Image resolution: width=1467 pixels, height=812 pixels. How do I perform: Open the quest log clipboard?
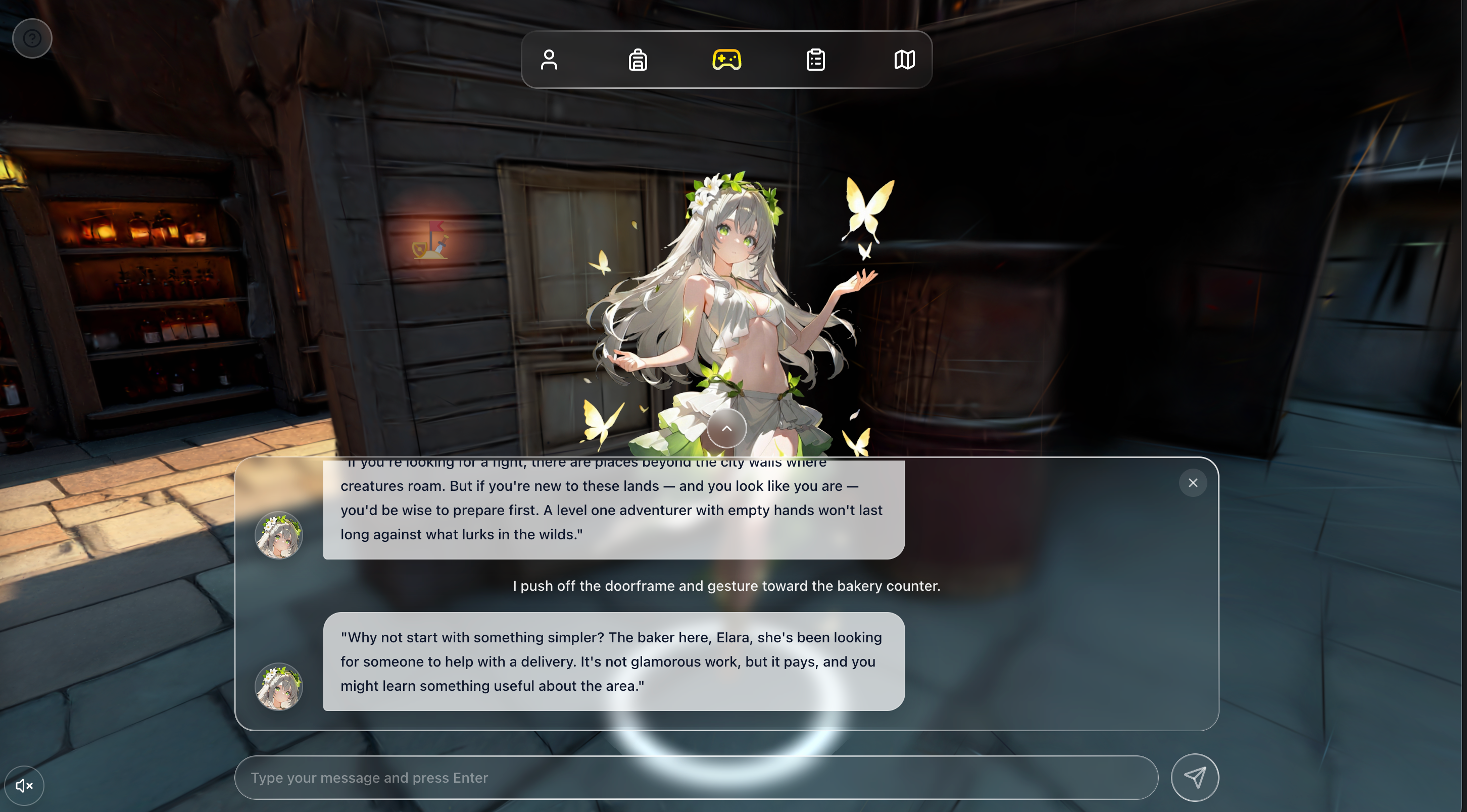[x=815, y=59]
